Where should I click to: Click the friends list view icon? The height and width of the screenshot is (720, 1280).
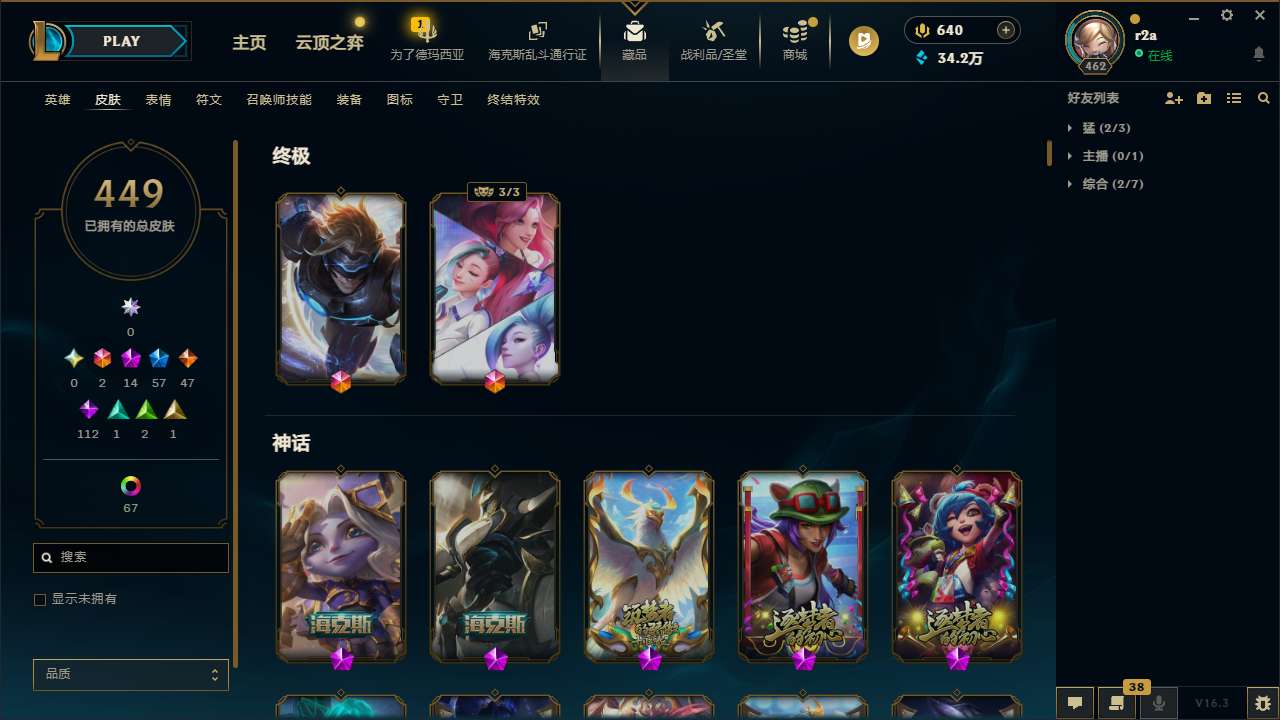pyautogui.click(x=1233, y=97)
